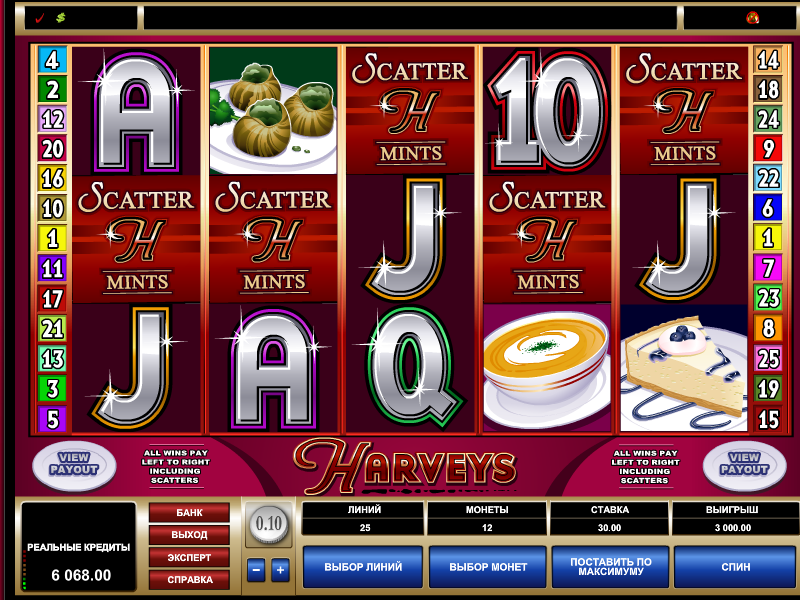Spin the reels with the СПИН button
The width and height of the screenshot is (800, 600).
click(x=735, y=567)
